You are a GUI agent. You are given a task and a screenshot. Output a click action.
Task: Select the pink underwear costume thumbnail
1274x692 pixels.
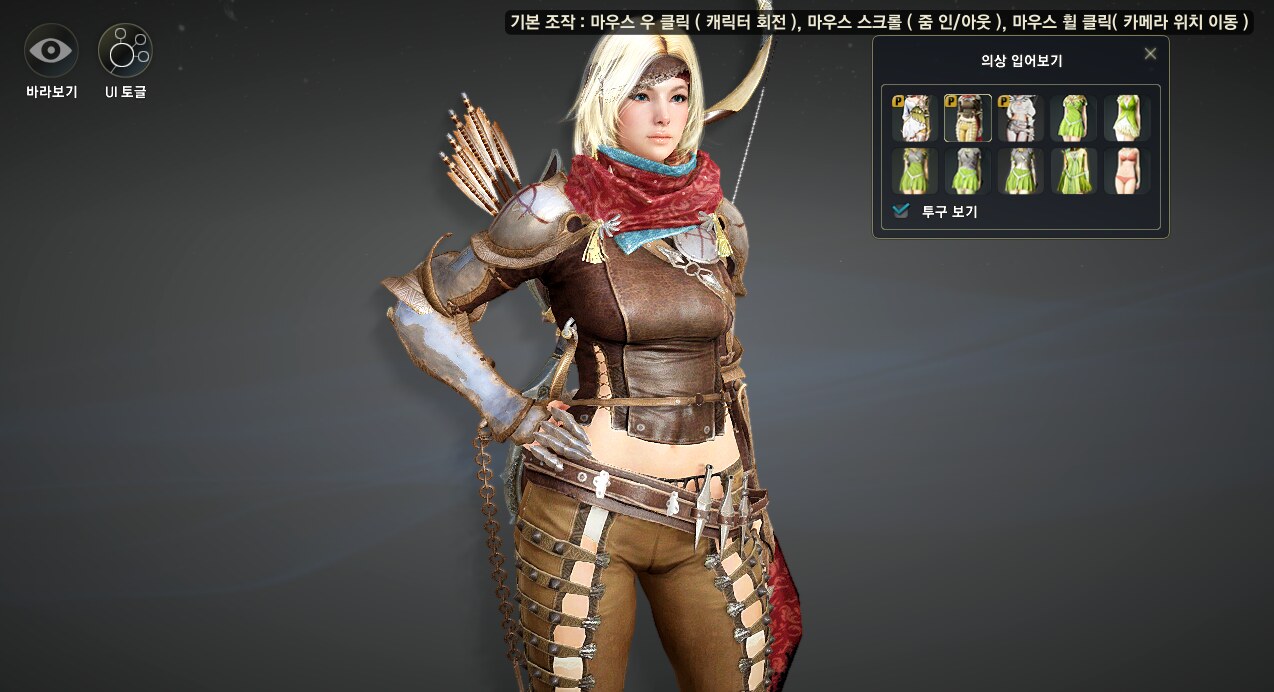(x=1126, y=171)
